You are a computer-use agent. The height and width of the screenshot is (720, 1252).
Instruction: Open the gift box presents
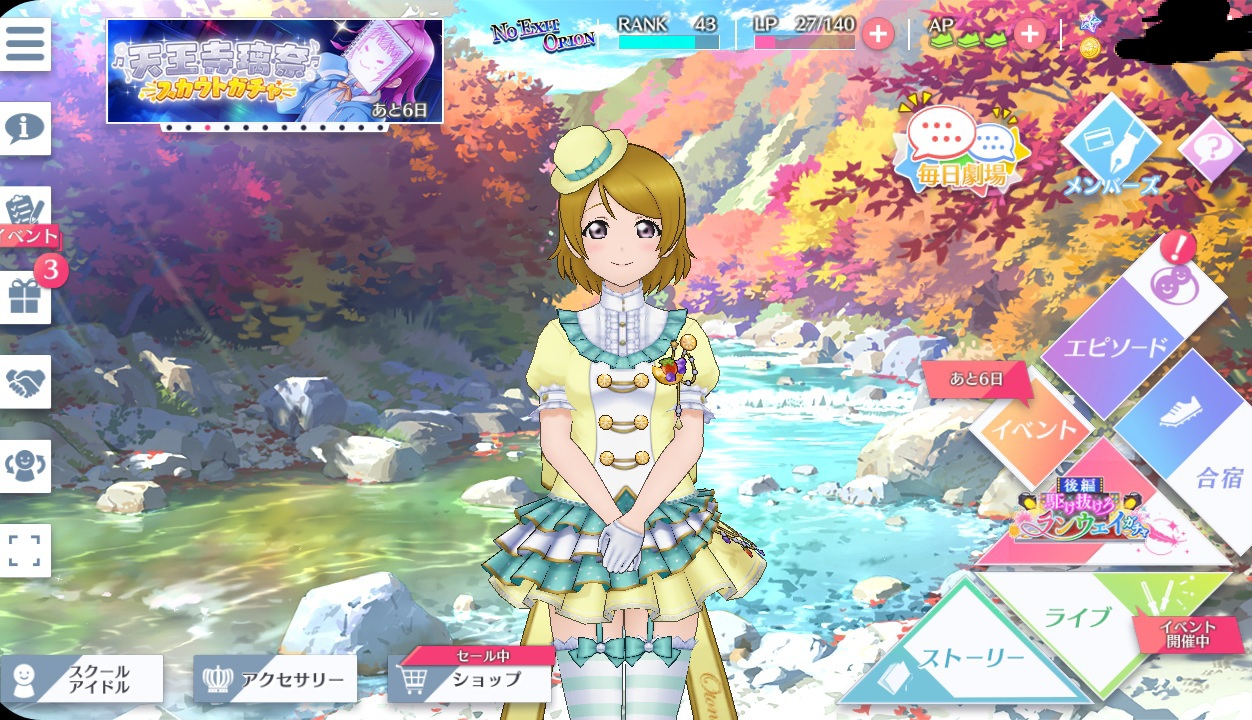click(x=25, y=297)
